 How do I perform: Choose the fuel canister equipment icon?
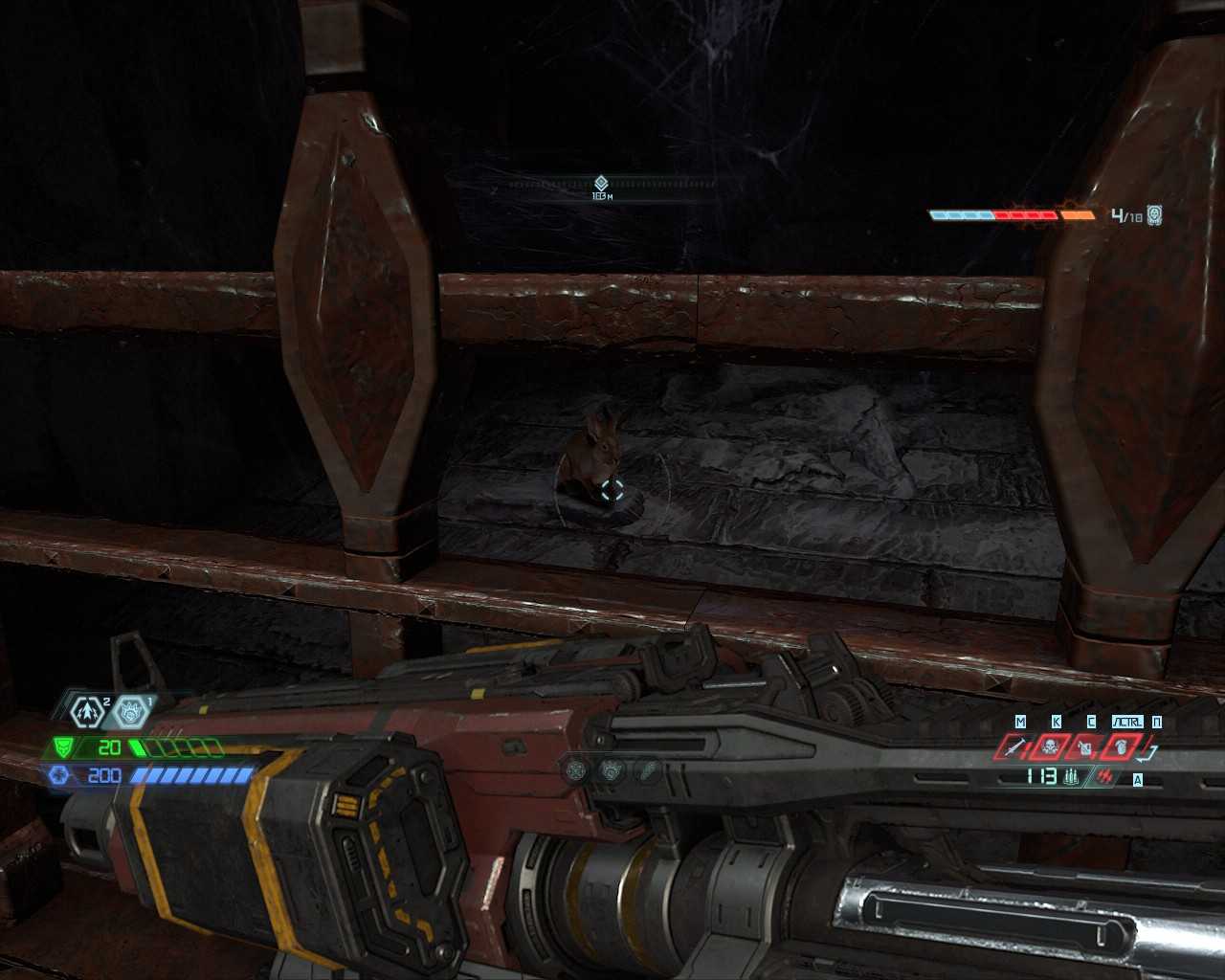[x=1085, y=746]
